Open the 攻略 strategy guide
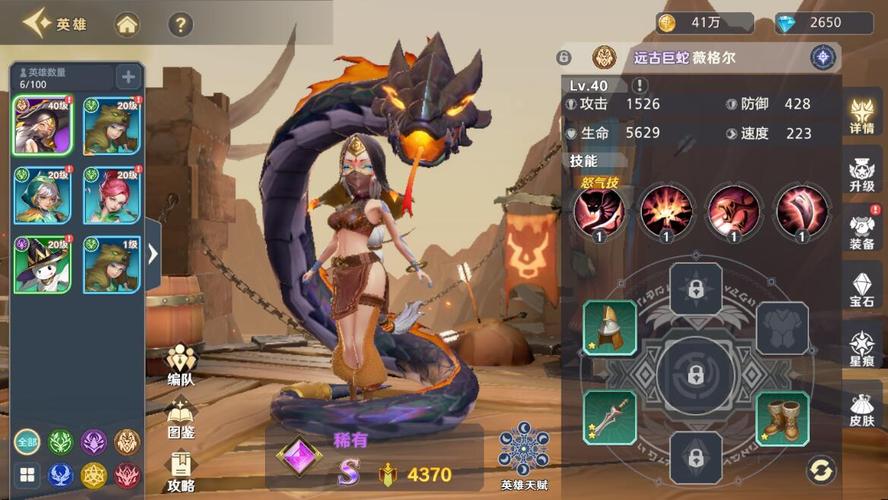The width and height of the screenshot is (888, 500). (x=181, y=470)
